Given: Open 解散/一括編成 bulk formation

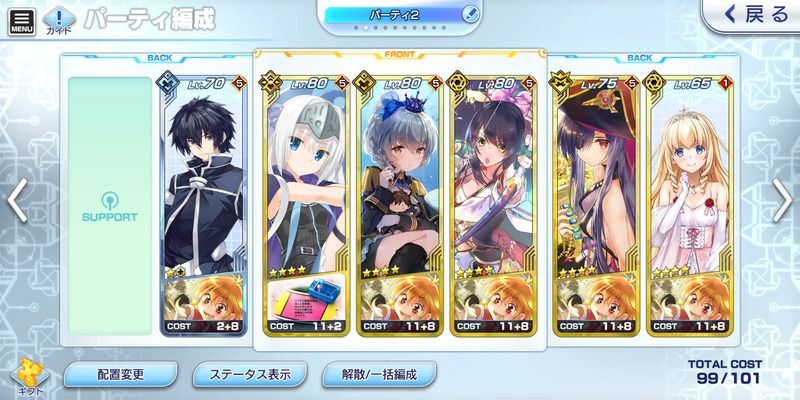Looking at the screenshot, I should click(380, 376).
